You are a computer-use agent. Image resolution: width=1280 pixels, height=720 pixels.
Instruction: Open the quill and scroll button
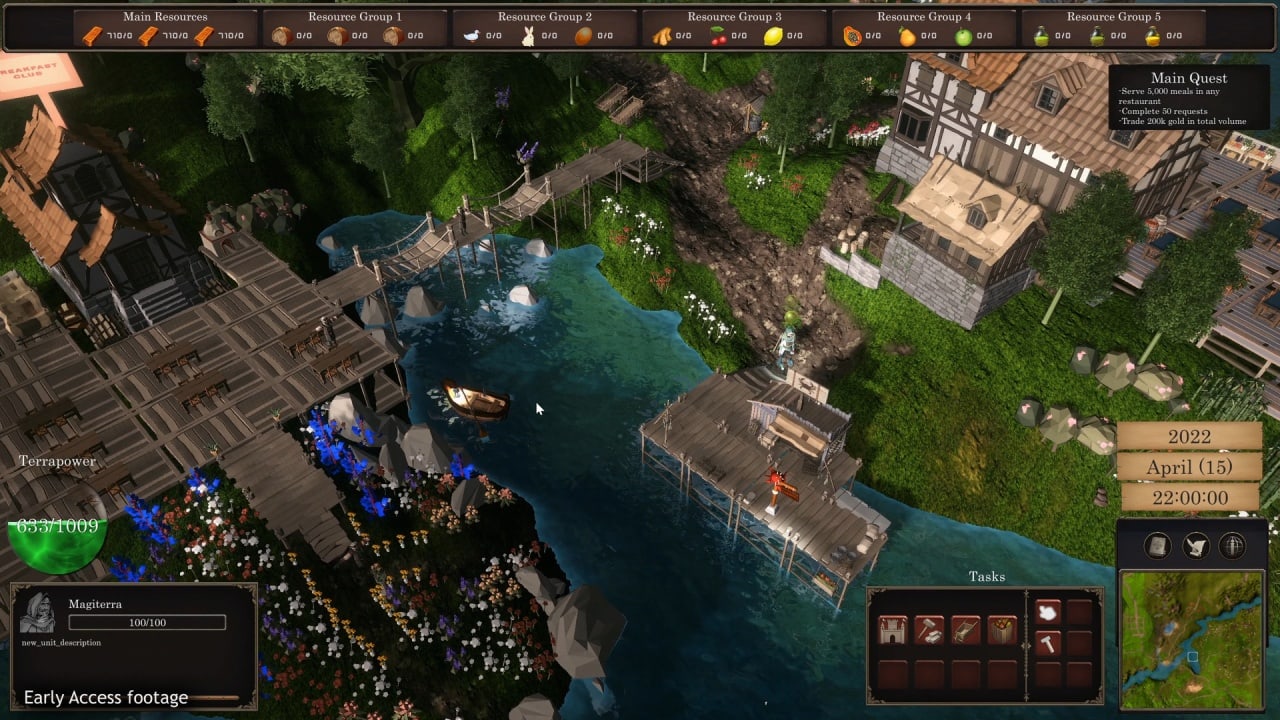(x=1195, y=545)
